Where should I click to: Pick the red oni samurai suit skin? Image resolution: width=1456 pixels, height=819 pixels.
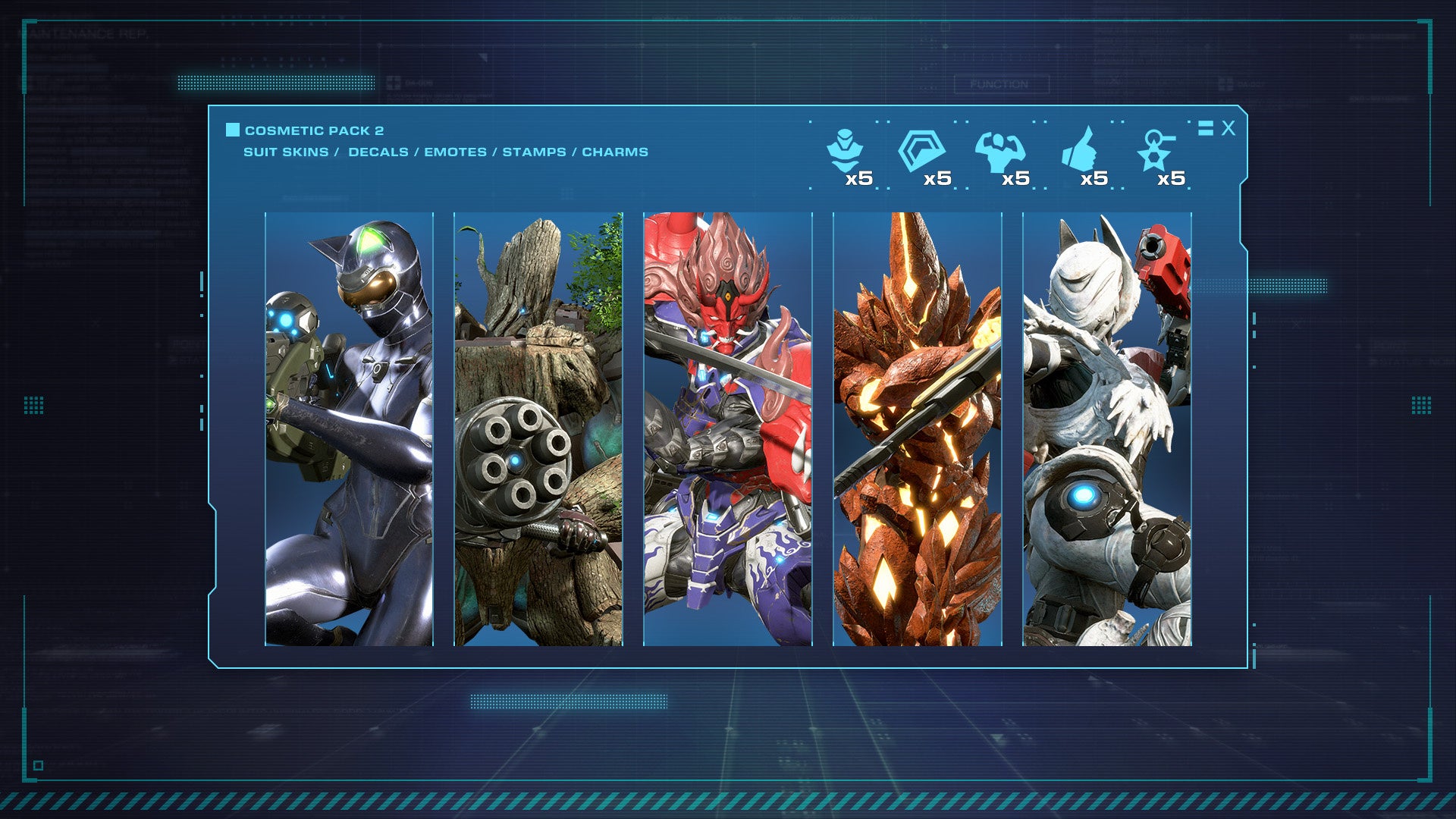coord(728,429)
